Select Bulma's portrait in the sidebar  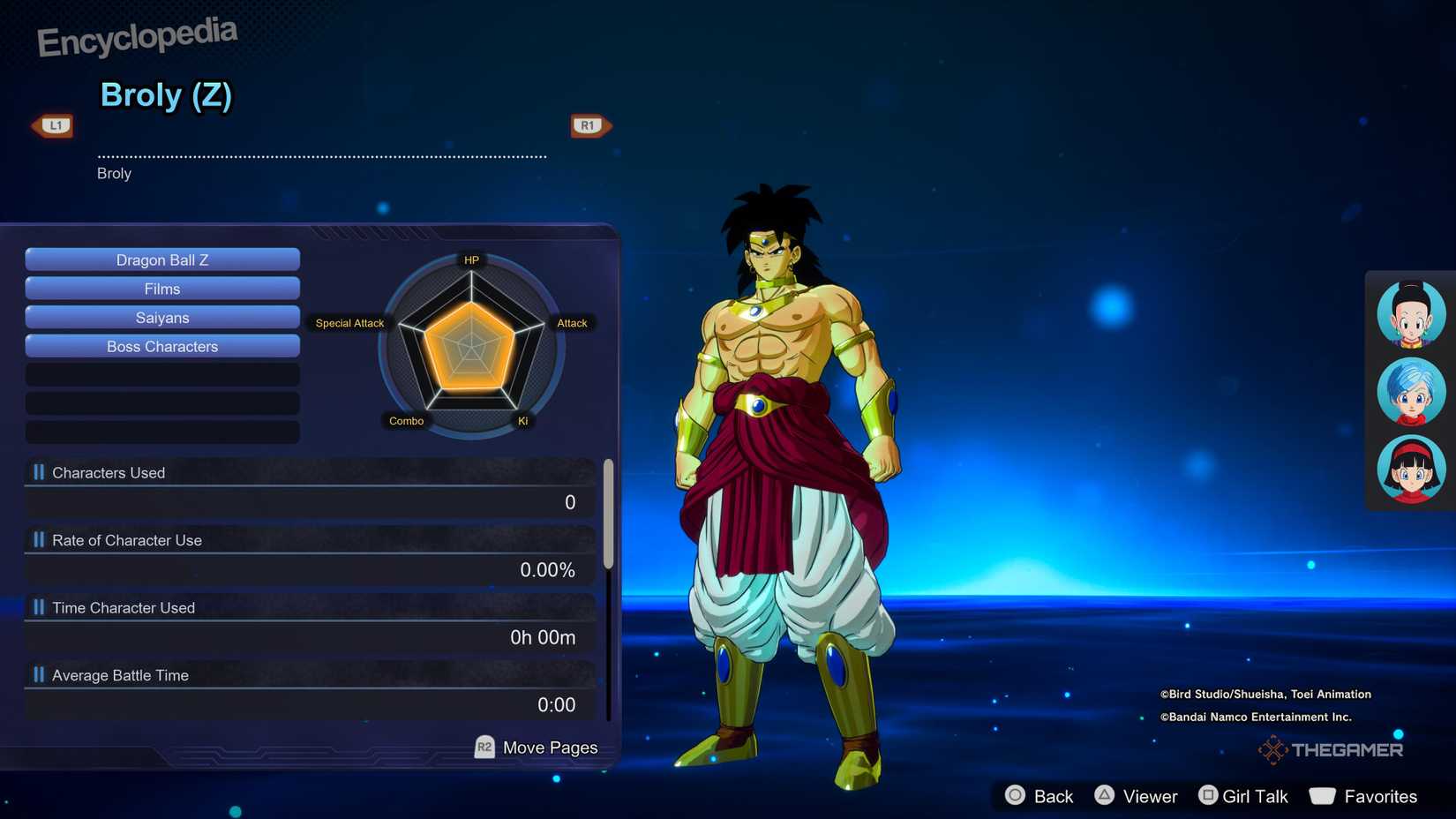point(1409,391)
